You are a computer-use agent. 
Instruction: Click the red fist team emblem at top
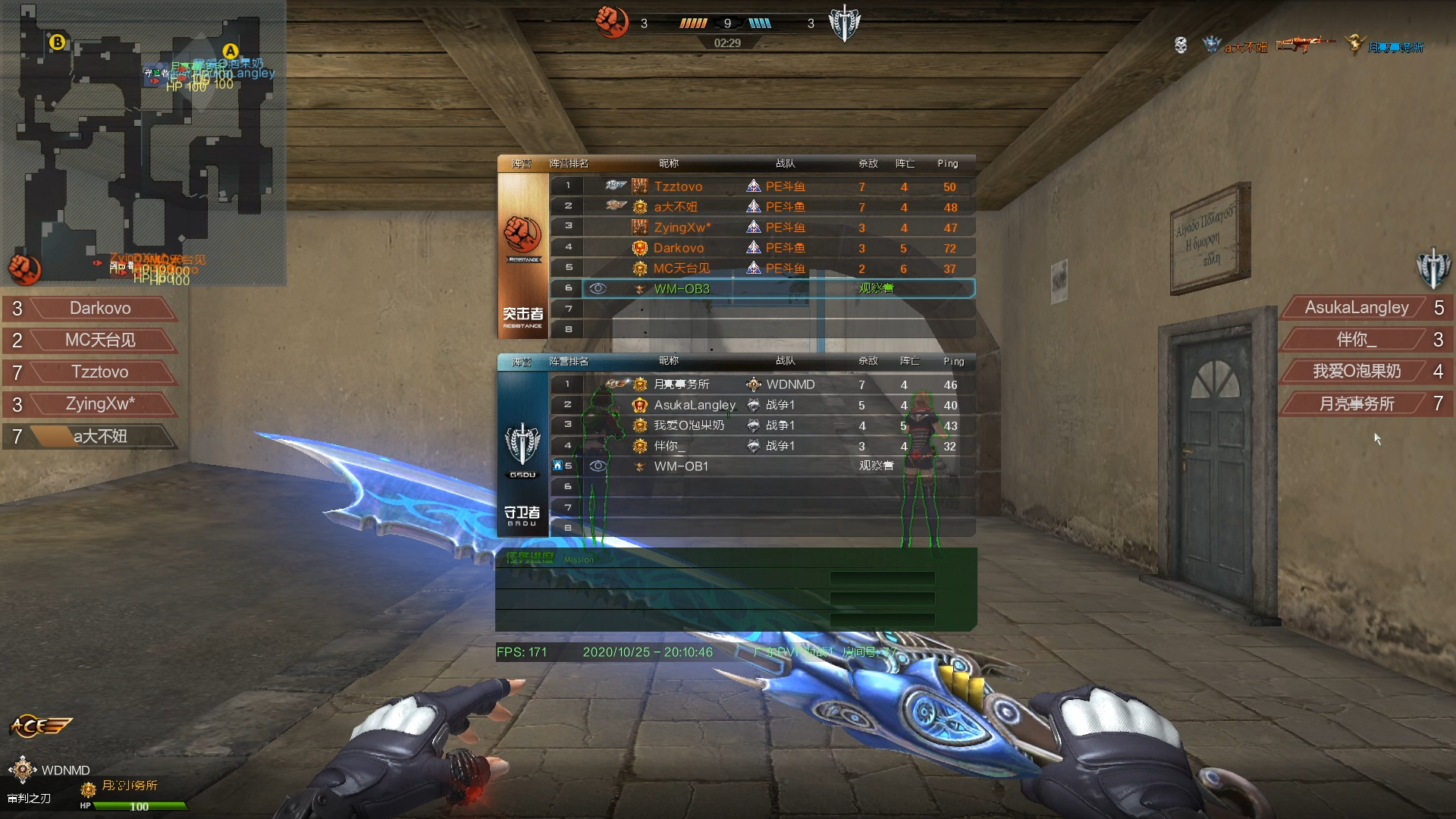pyautogui.click(x=611, y=22)
